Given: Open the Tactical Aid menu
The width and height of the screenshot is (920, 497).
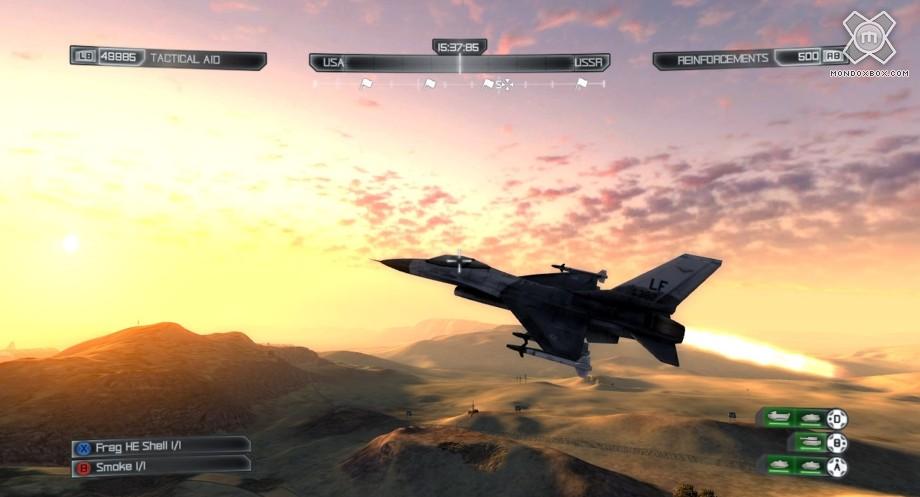Looking at the screenshot, I should click(168, 58).
